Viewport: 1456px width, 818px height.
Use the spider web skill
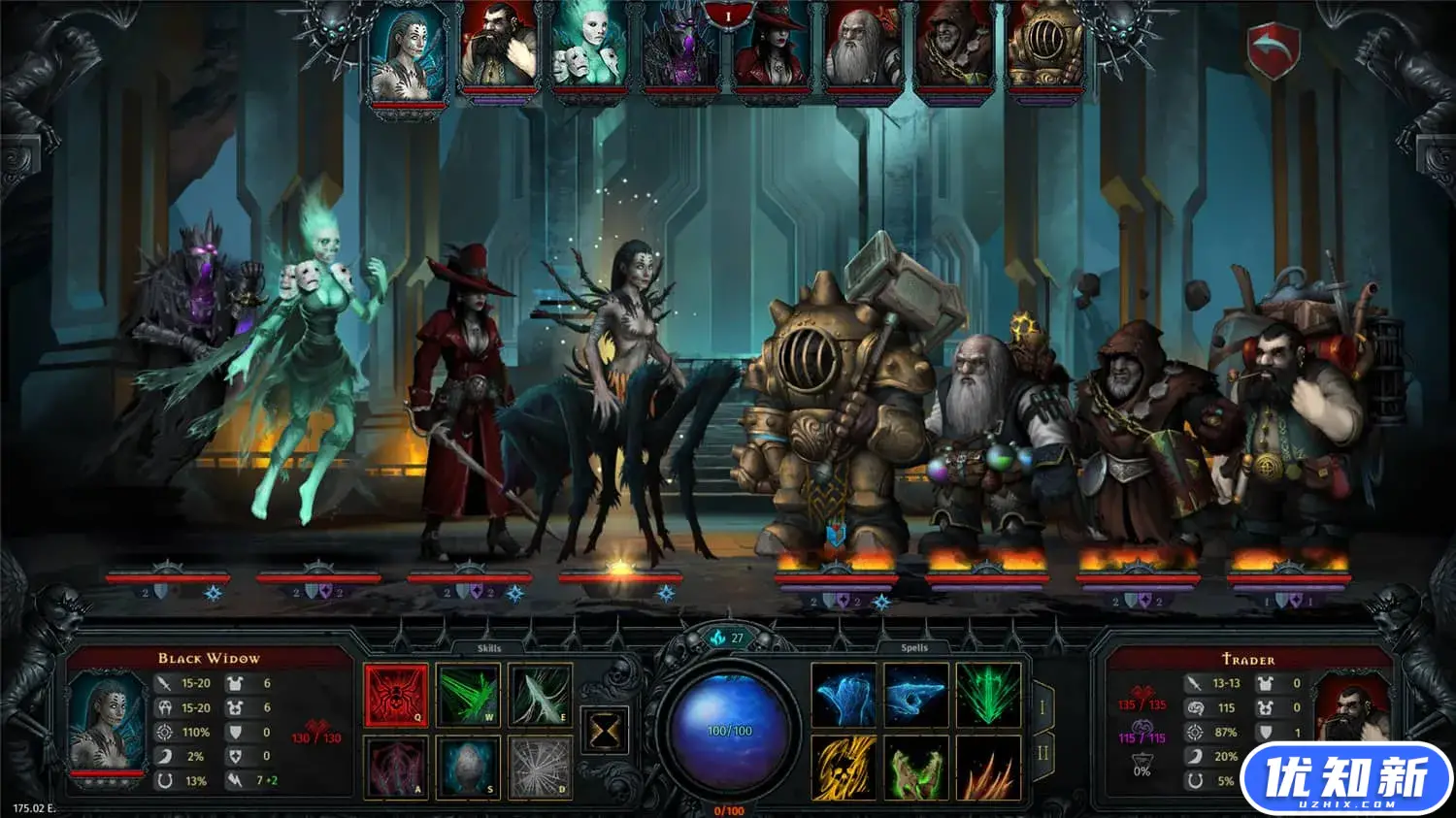point(540,767)
